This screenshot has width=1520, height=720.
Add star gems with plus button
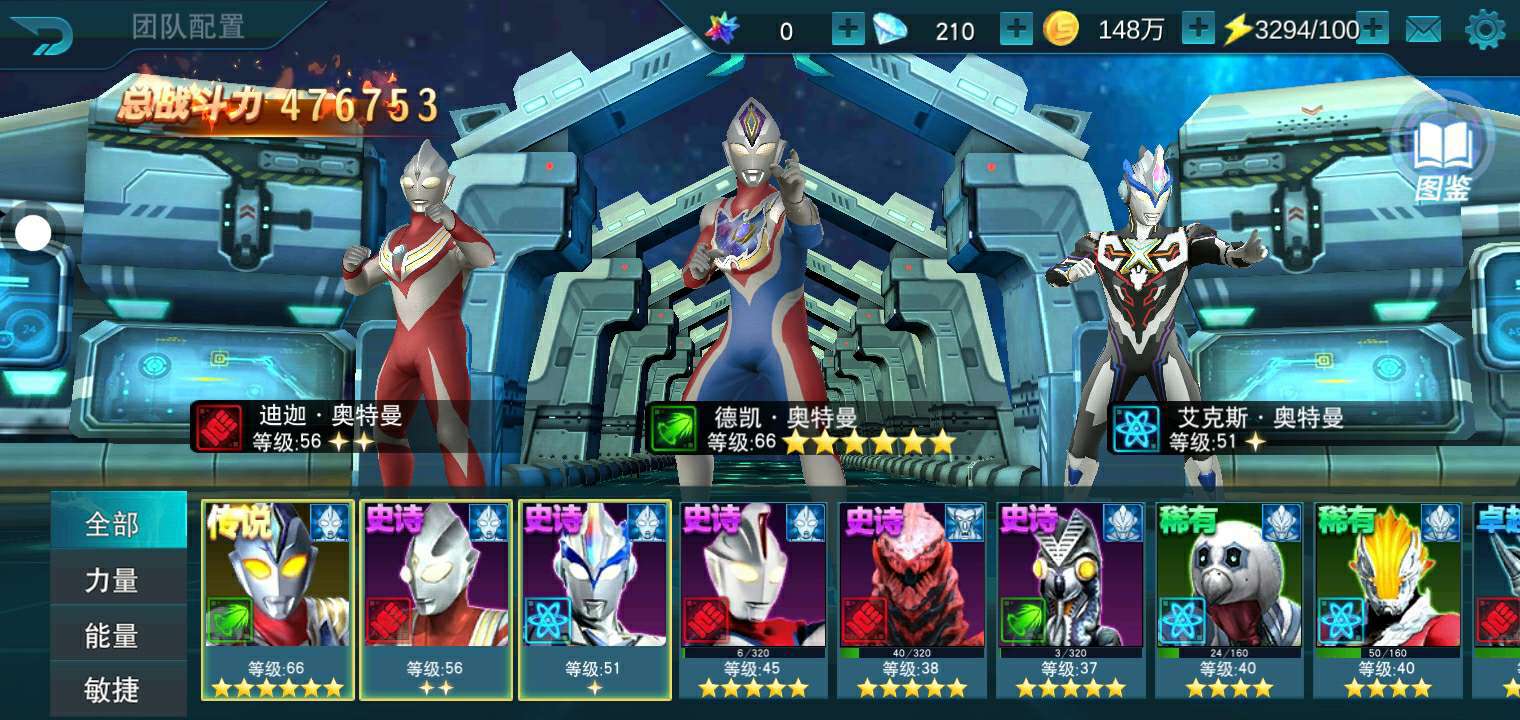848,30
